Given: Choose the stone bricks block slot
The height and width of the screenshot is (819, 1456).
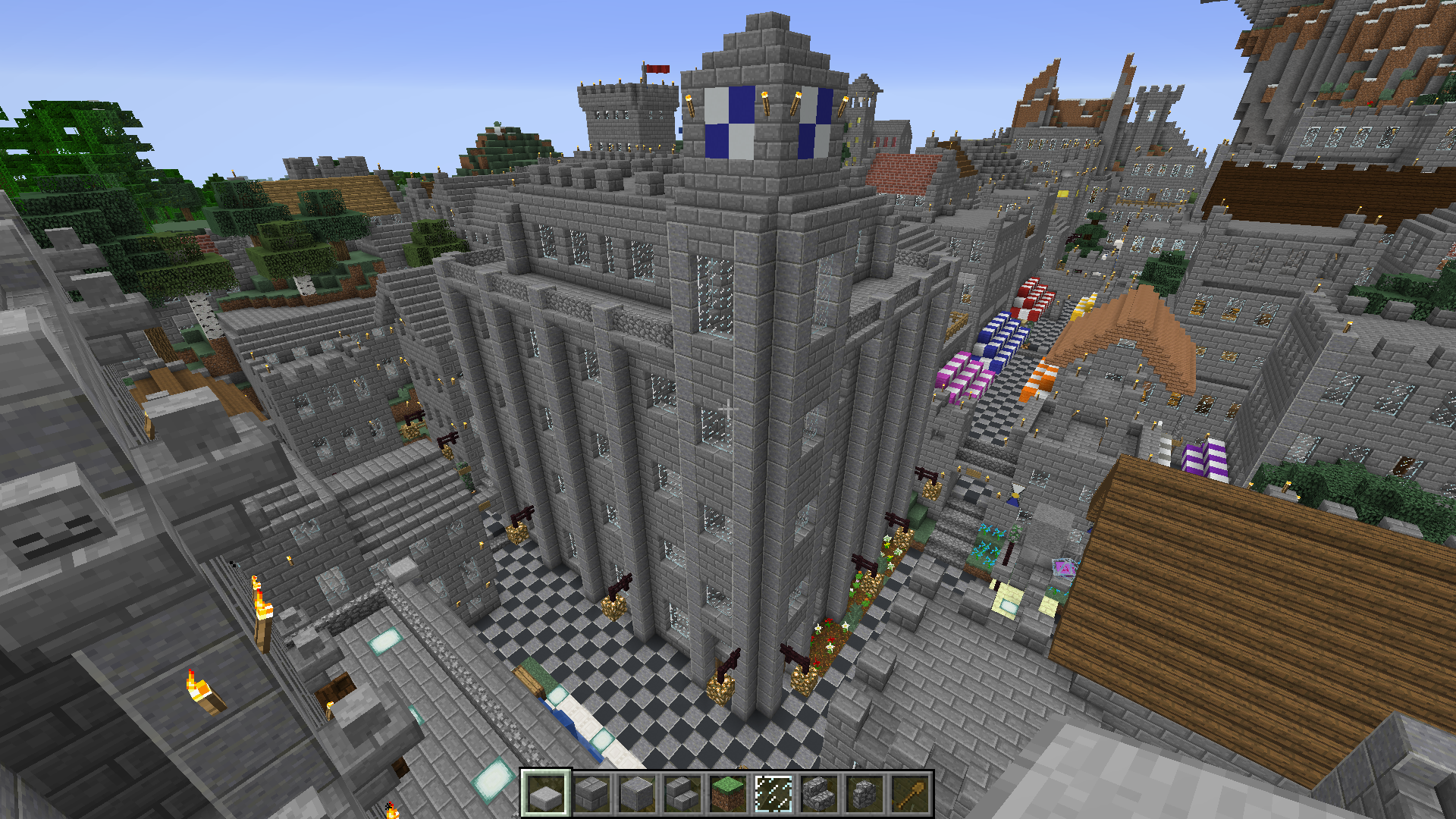Looking at the screenshot, I should coord(591,794).
